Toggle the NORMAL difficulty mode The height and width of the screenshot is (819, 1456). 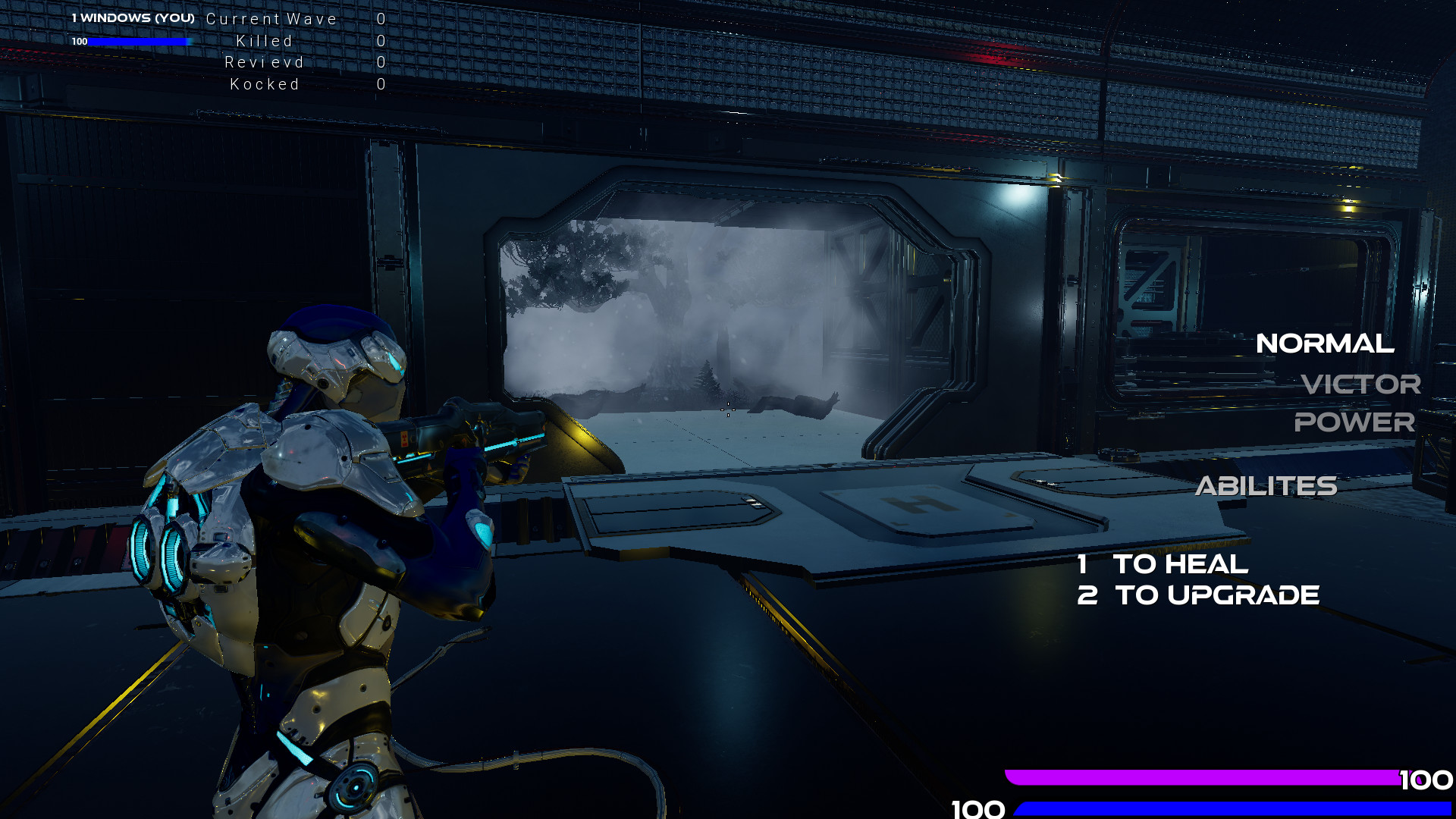click(1326, 344)
